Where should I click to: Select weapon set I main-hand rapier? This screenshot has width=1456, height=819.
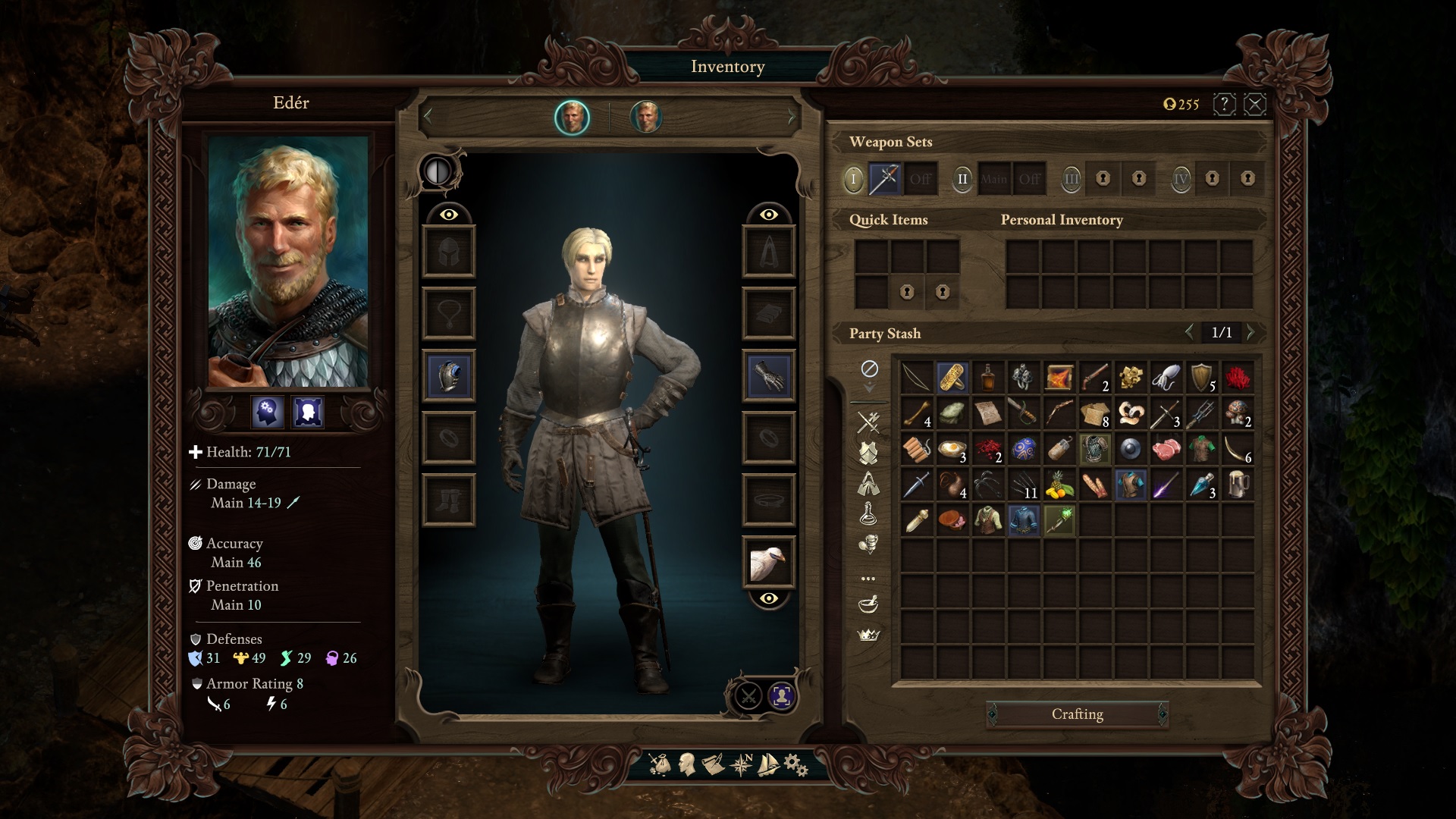pos(884,179)
